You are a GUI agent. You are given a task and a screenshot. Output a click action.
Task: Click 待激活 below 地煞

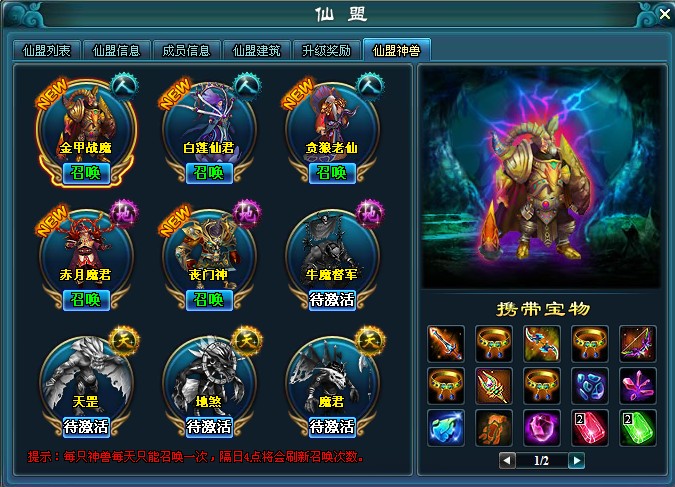coord(208,427)
